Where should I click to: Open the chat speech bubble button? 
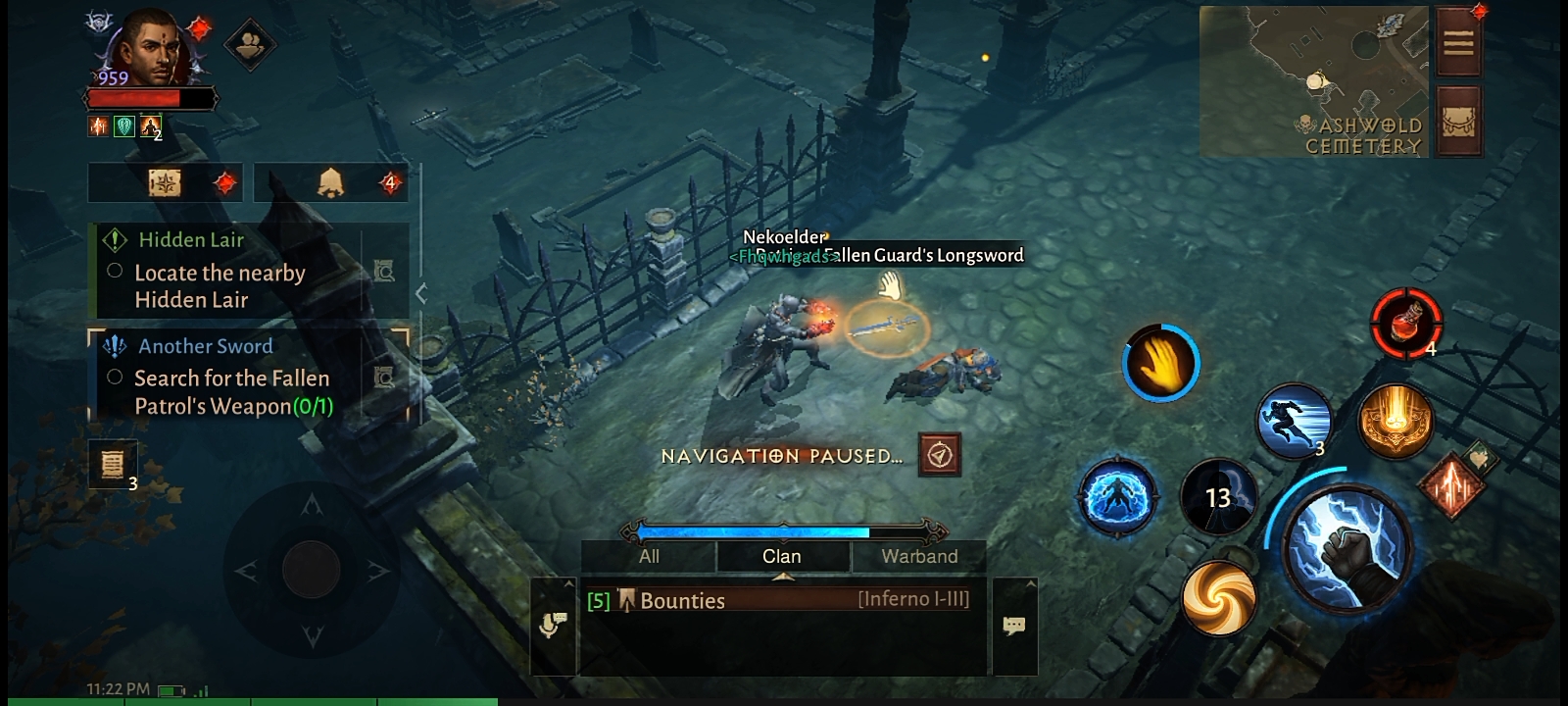pyautogui.click(x=1014, y=626)
